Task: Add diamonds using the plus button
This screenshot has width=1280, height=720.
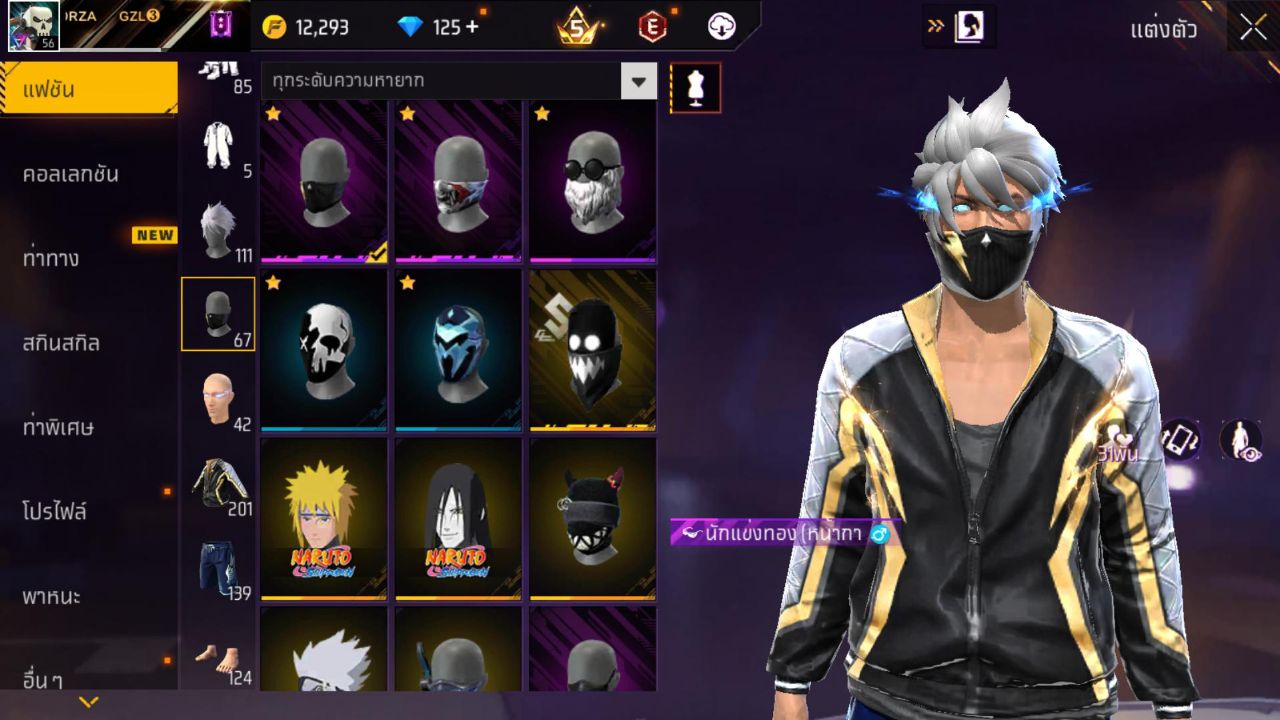Action: click(x=471, y=27)
